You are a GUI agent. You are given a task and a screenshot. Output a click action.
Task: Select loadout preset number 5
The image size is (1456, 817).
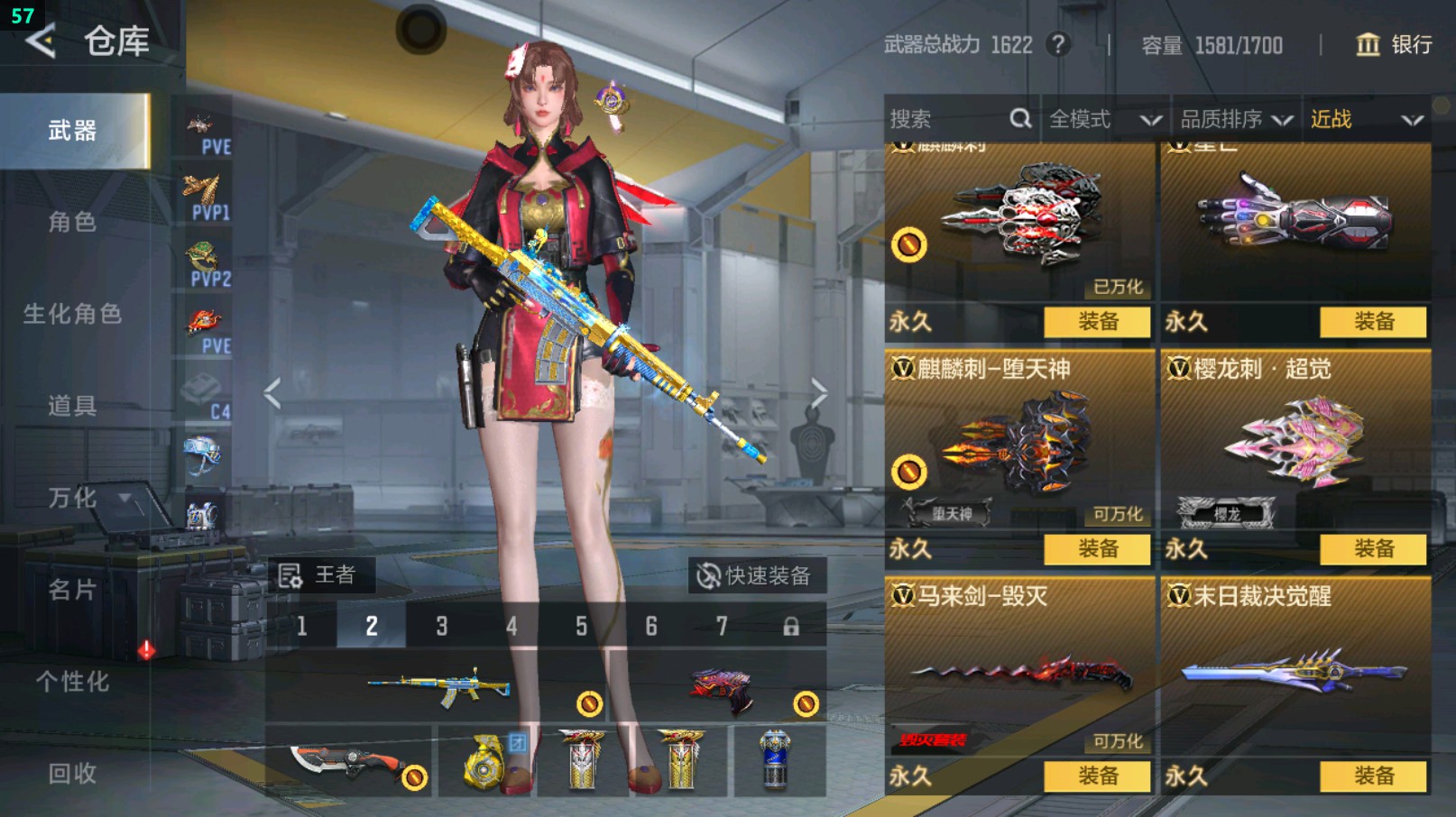coord(581,626)
